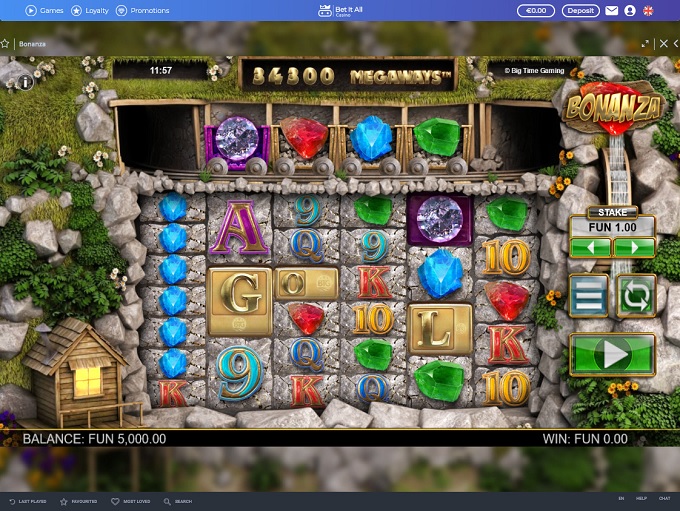Viewport: 680px width, 511px height.
Task: Spin the reels with the green play button
Action: pos(612,354)
